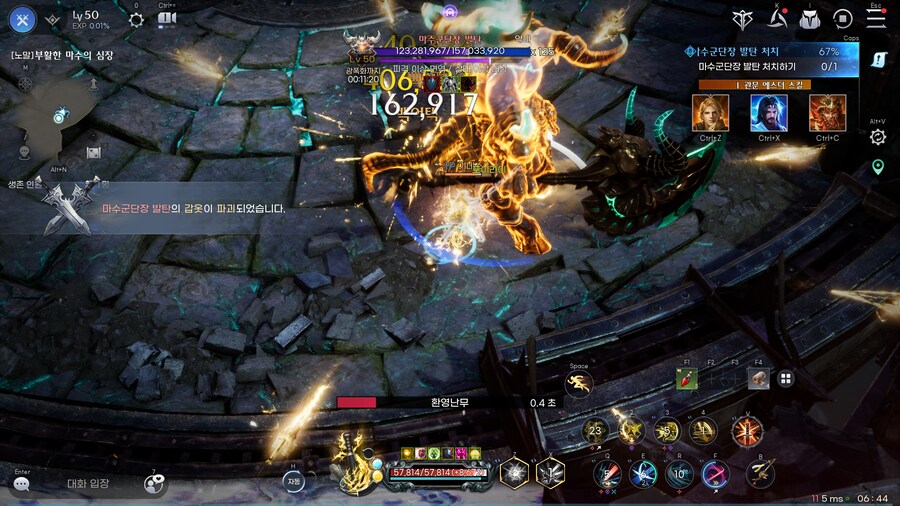Activate the blue lightning Esther skill portrait
The height and width of the screenshot is (506, 900).
769,113
